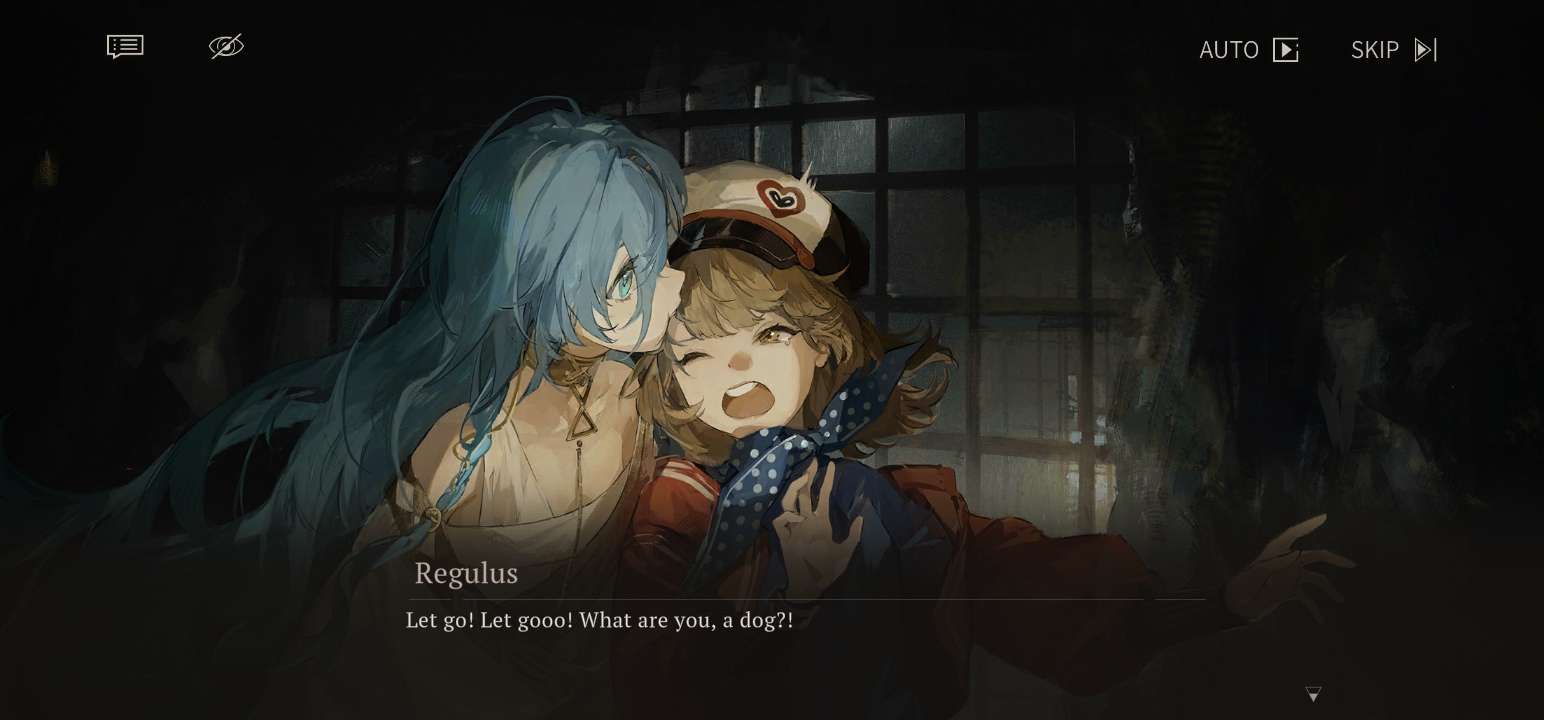Advance dialogue with the down arrow
Image resolution: width=1544 pixels, height=720 pixels.
(x=1313, y=694)
